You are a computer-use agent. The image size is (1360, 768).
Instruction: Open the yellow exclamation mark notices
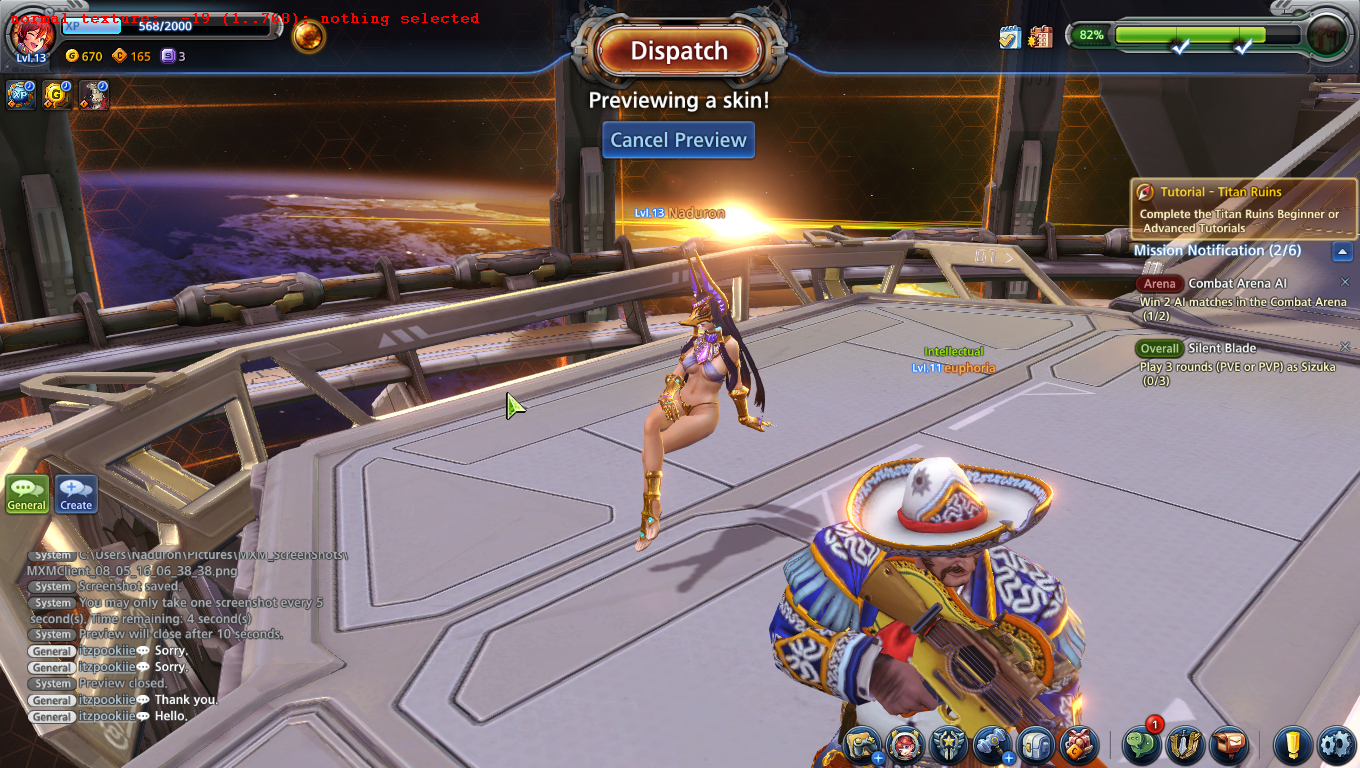click(x=1293, y=745)
